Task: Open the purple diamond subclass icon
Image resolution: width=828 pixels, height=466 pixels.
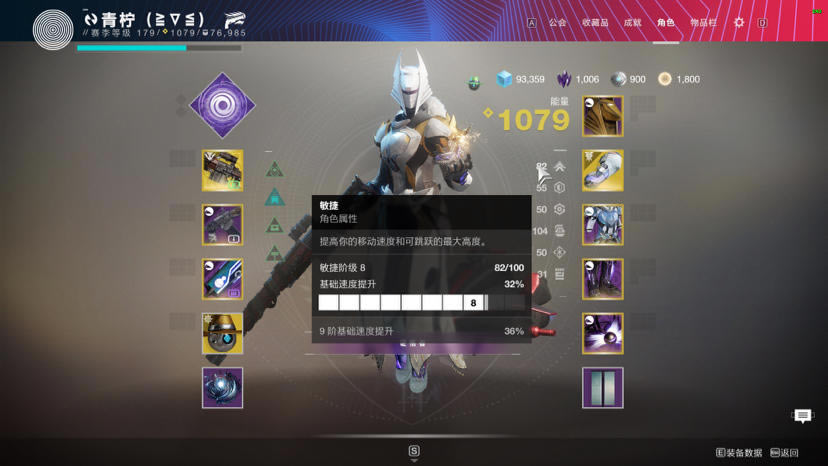Action: click(222, 105)
